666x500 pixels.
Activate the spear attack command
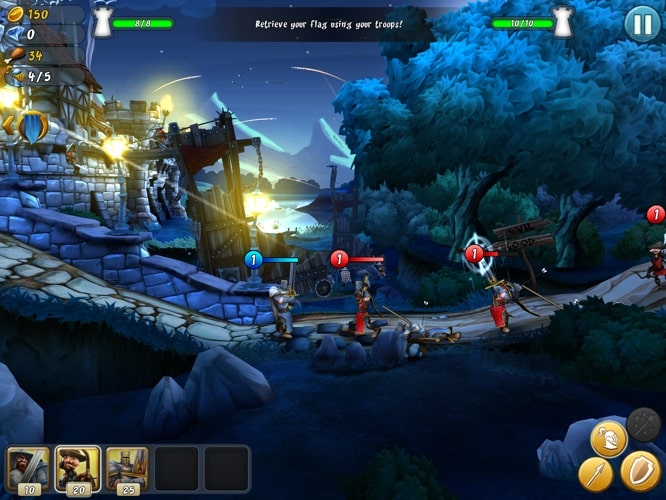[x=596, y=473]
